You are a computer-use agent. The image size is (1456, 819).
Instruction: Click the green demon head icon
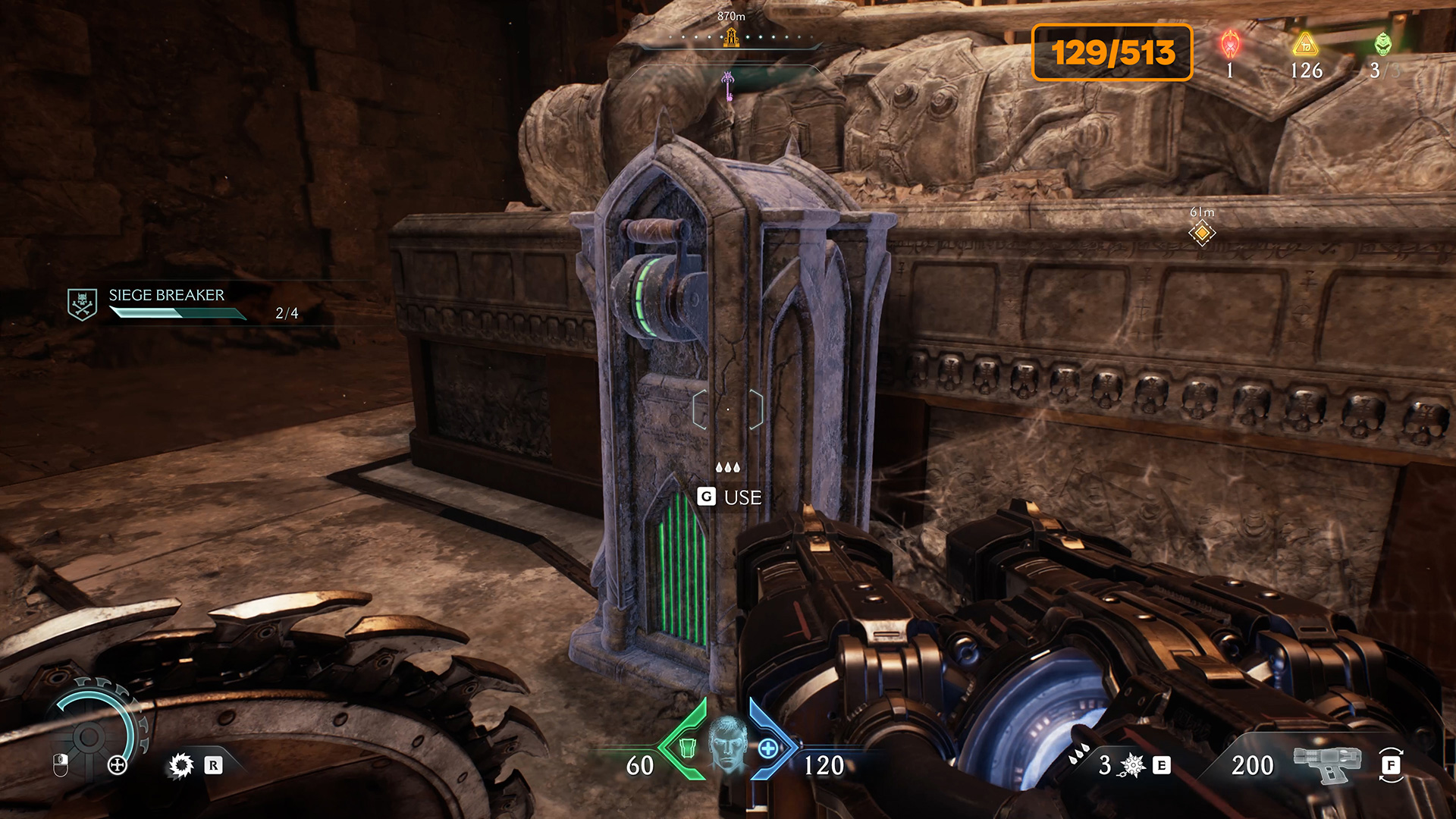[x=1383, y=45]
